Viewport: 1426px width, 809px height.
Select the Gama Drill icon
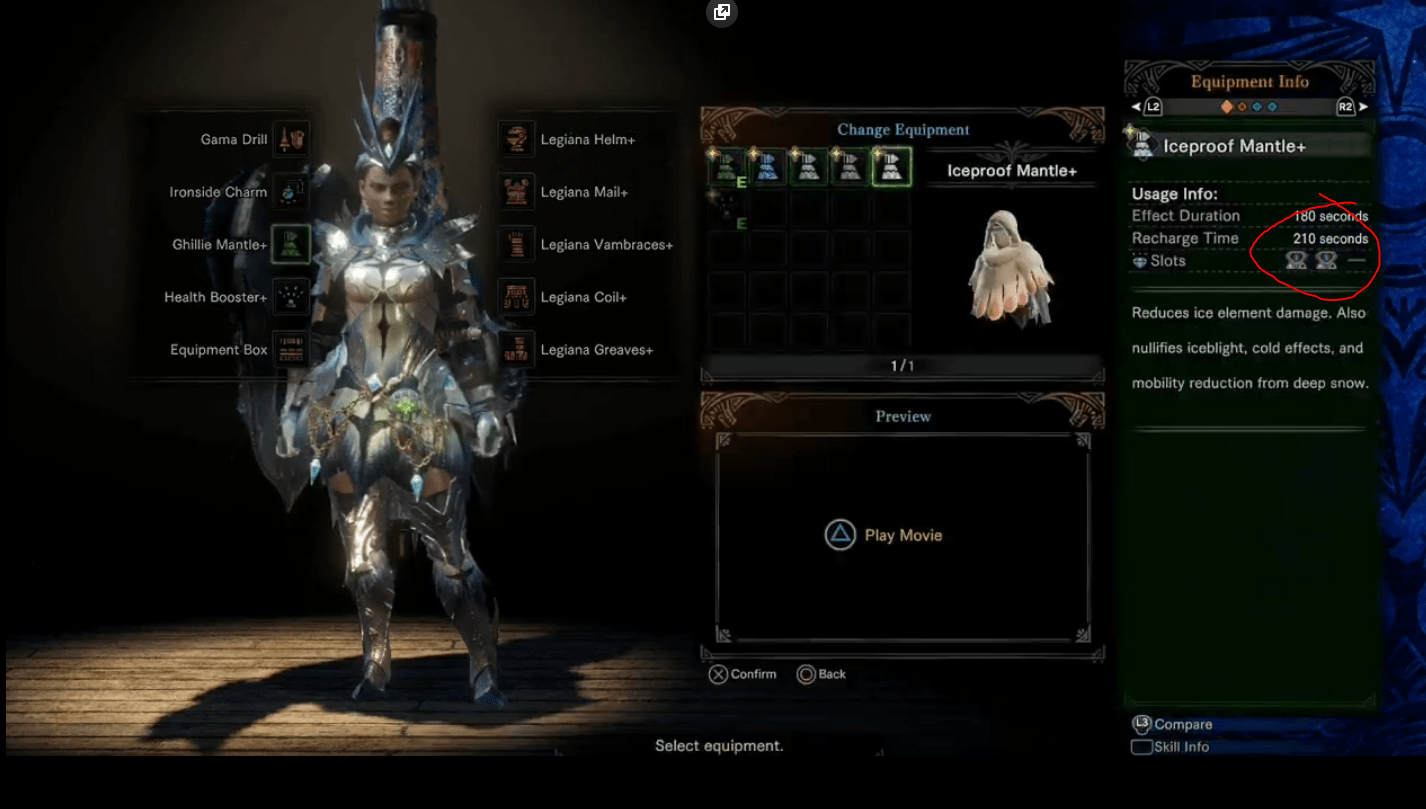coord(289,139)
